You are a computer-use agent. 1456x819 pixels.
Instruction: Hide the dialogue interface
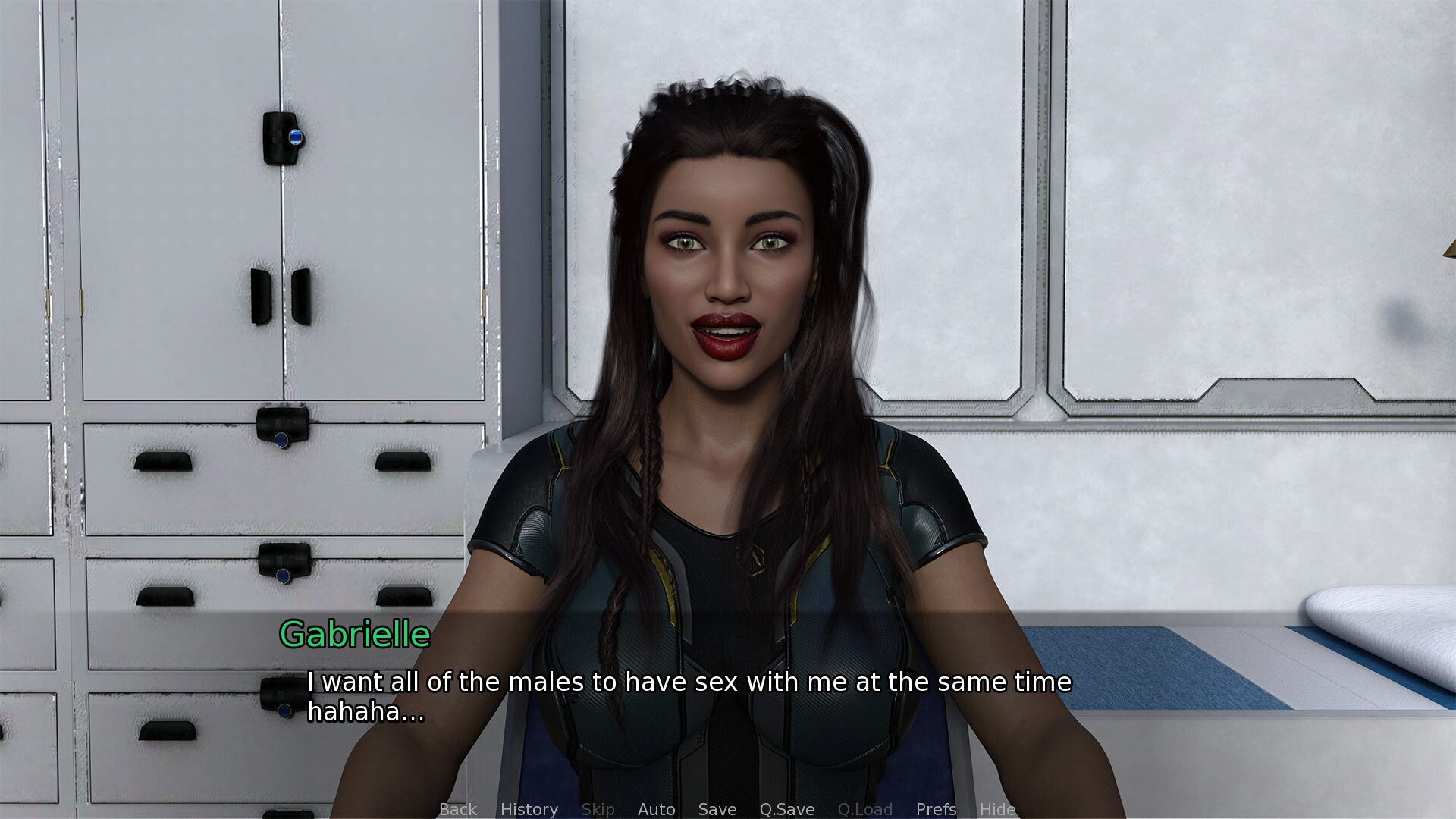[998, 809]
